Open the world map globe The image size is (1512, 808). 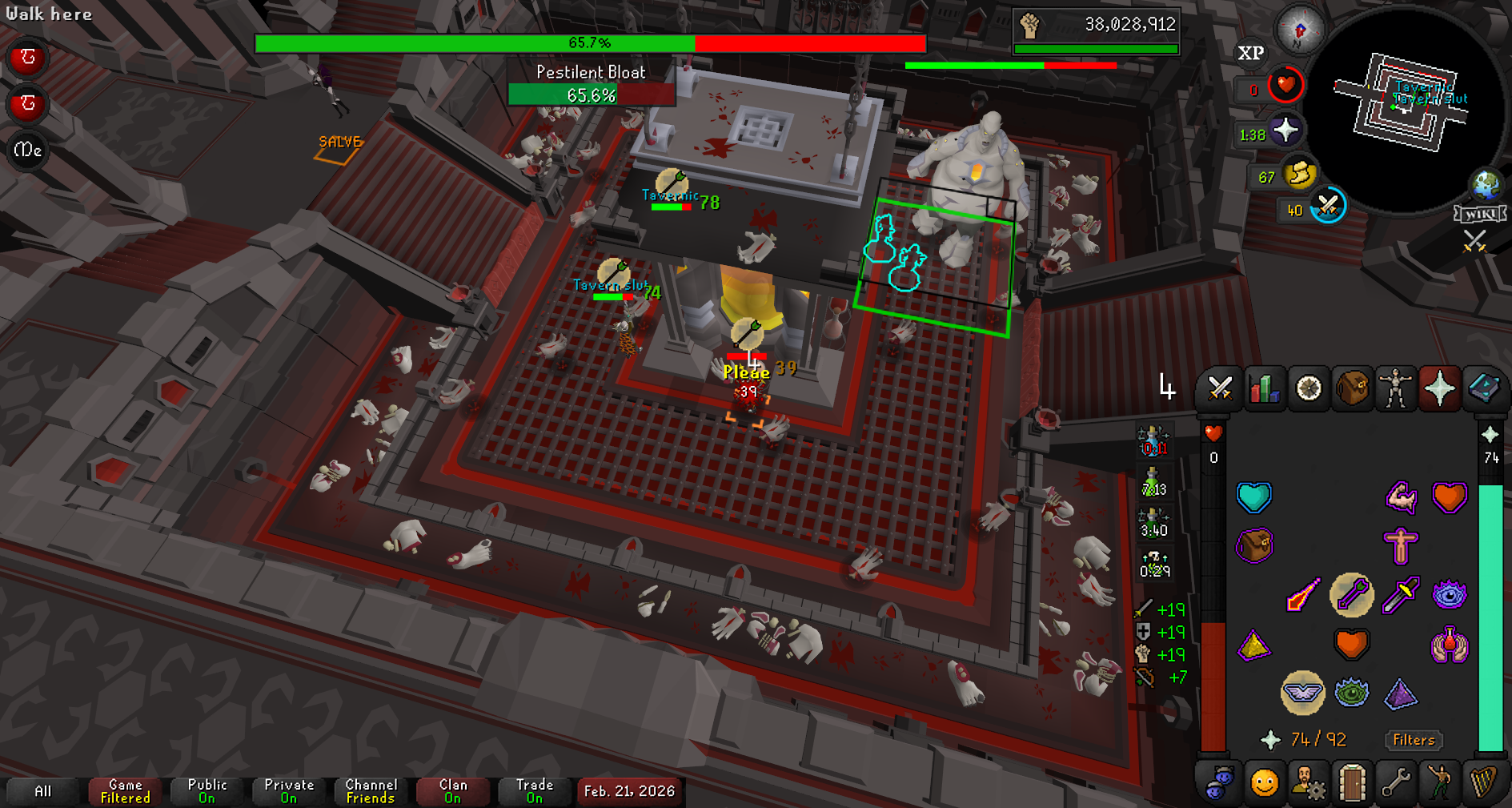coord(1486,185)
